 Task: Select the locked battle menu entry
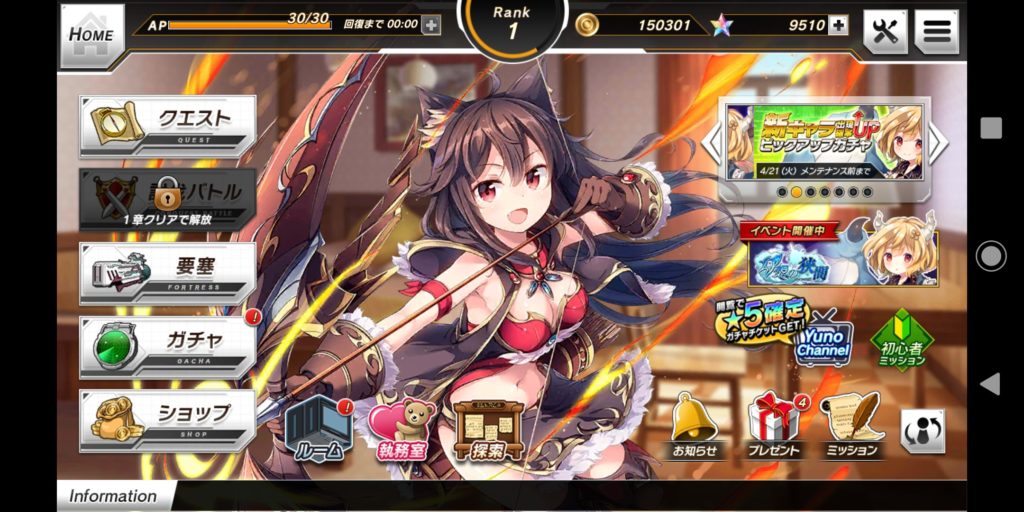168,197
